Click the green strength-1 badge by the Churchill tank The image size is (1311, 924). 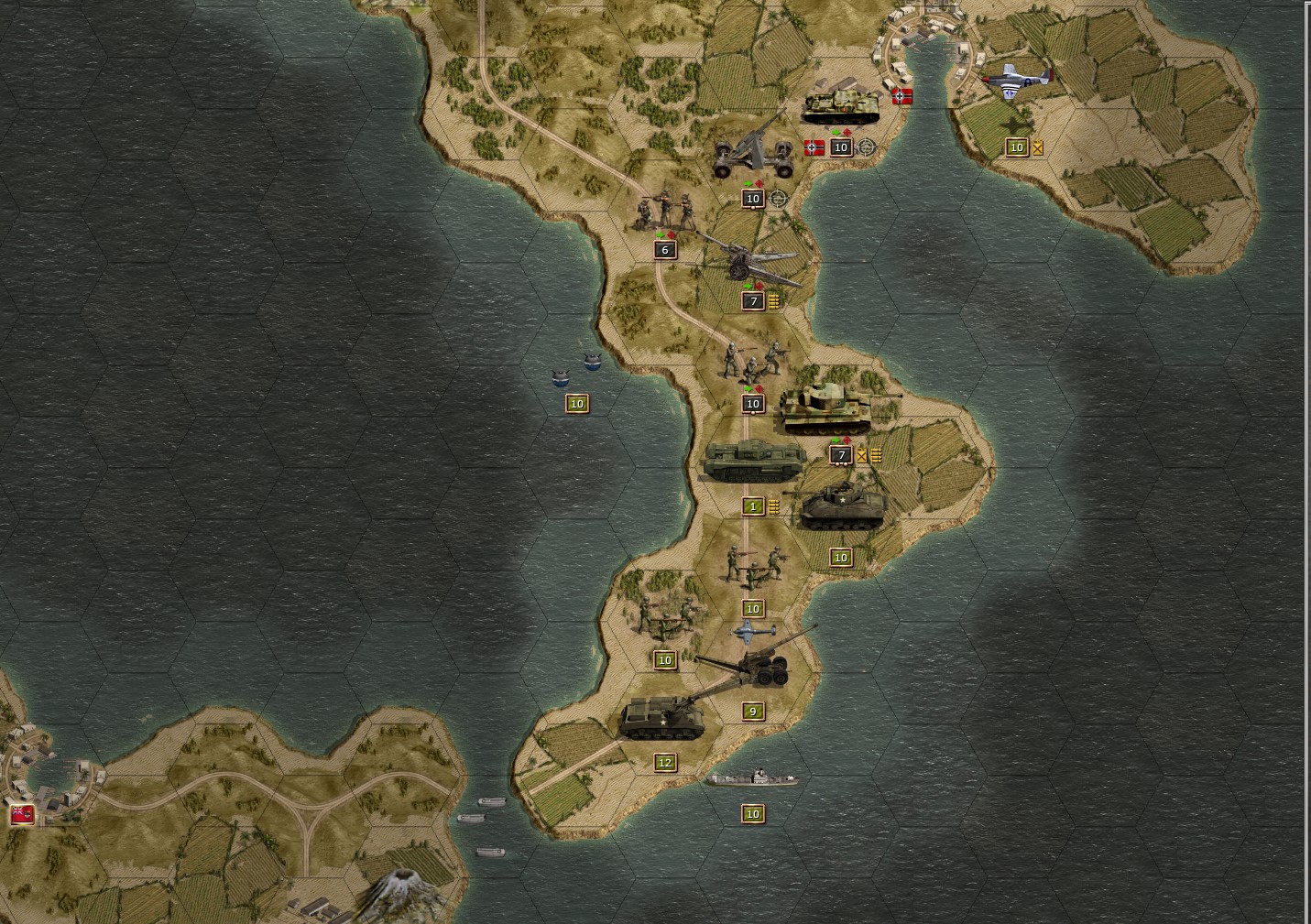click(753, 505)
